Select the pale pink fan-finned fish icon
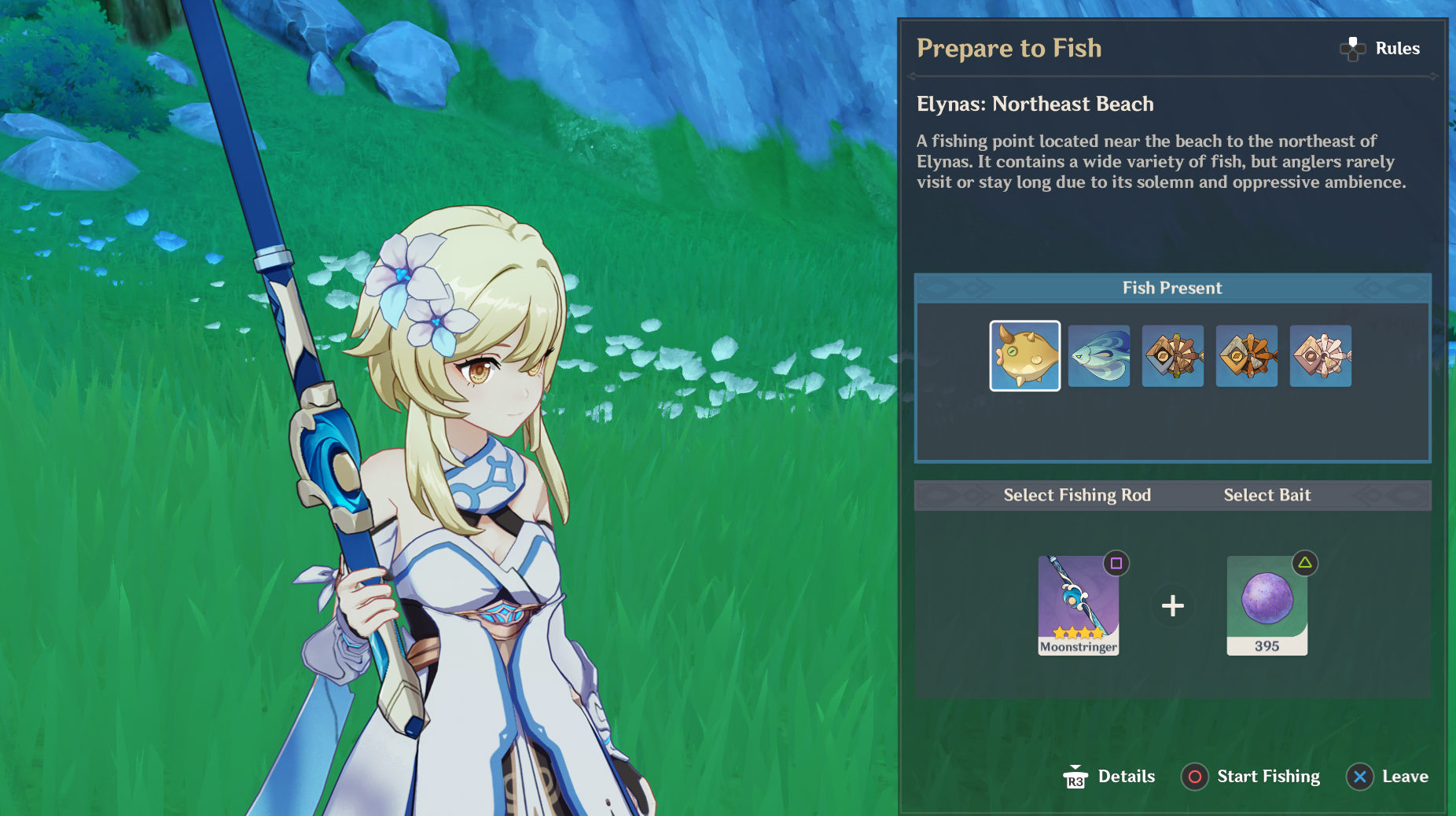 1320,356
